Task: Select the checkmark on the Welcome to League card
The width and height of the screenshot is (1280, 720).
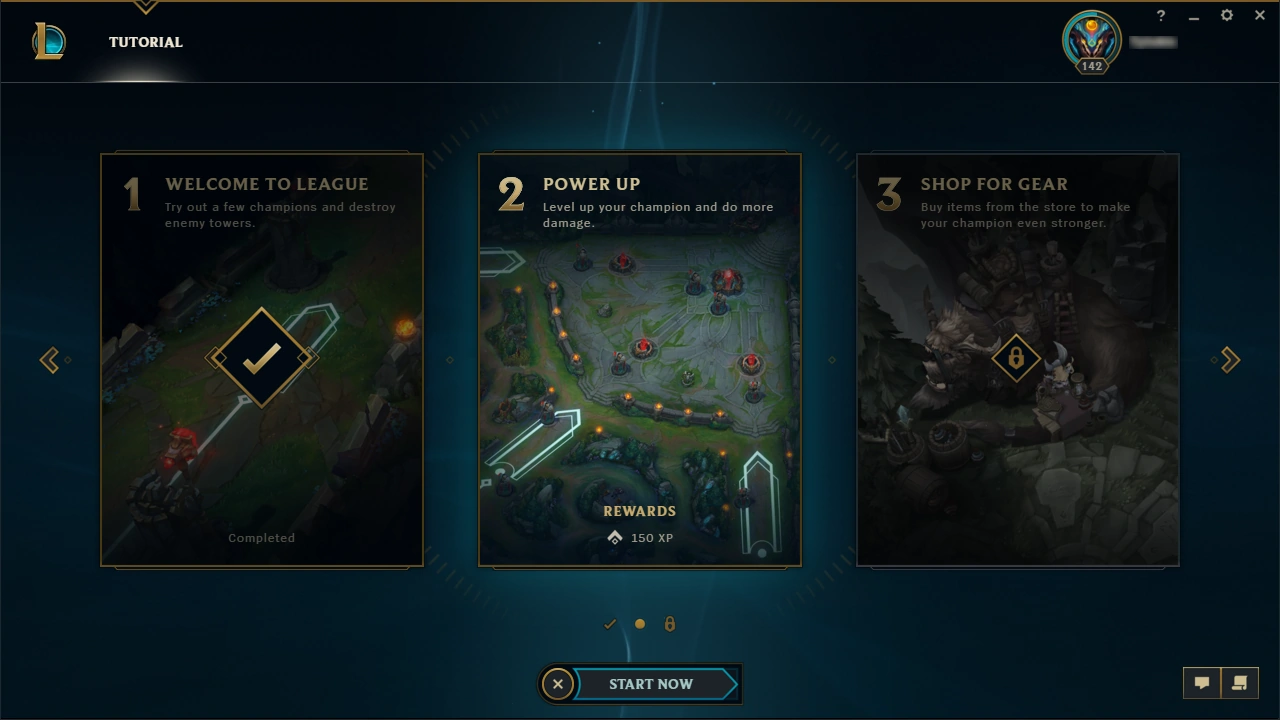Action: click(261, 358)
